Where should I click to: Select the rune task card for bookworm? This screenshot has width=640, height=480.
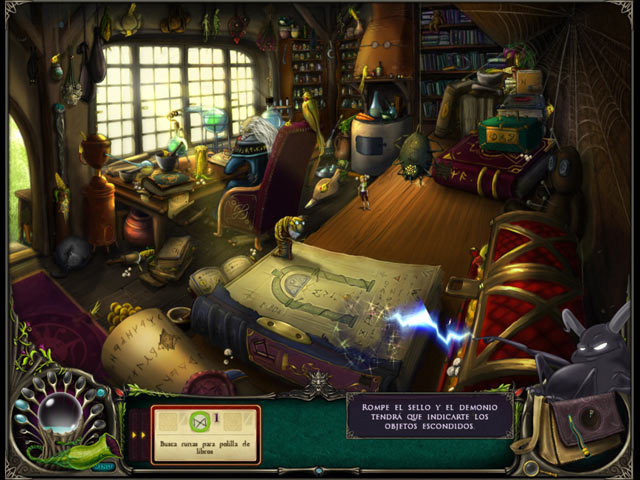205,433
